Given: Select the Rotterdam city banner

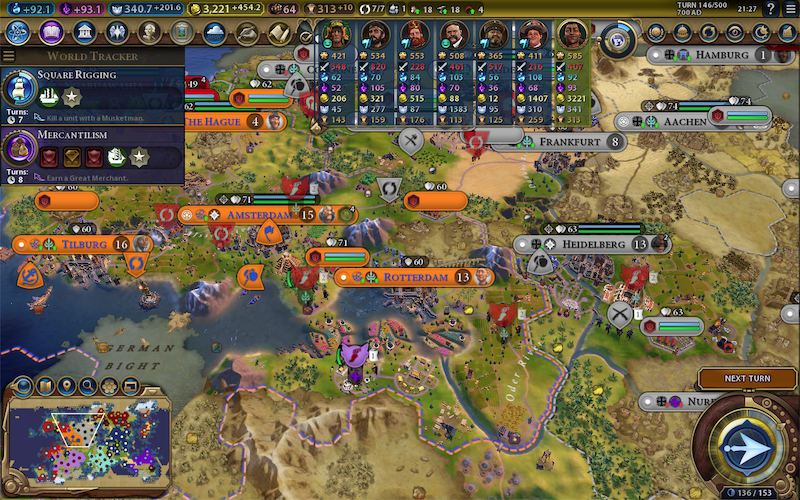Looking at the screenshot, I should [x=410, y=277].
